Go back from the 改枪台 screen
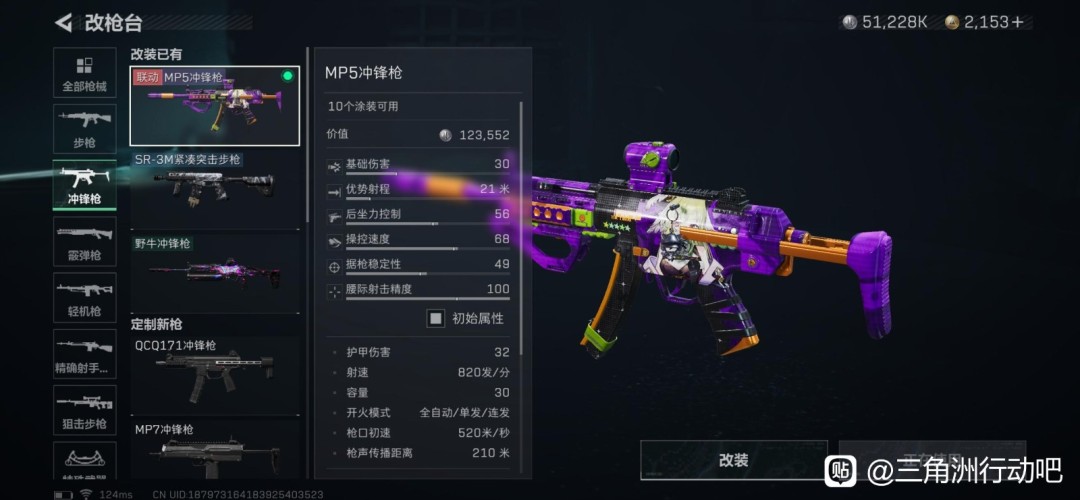 tap(65, 22)
